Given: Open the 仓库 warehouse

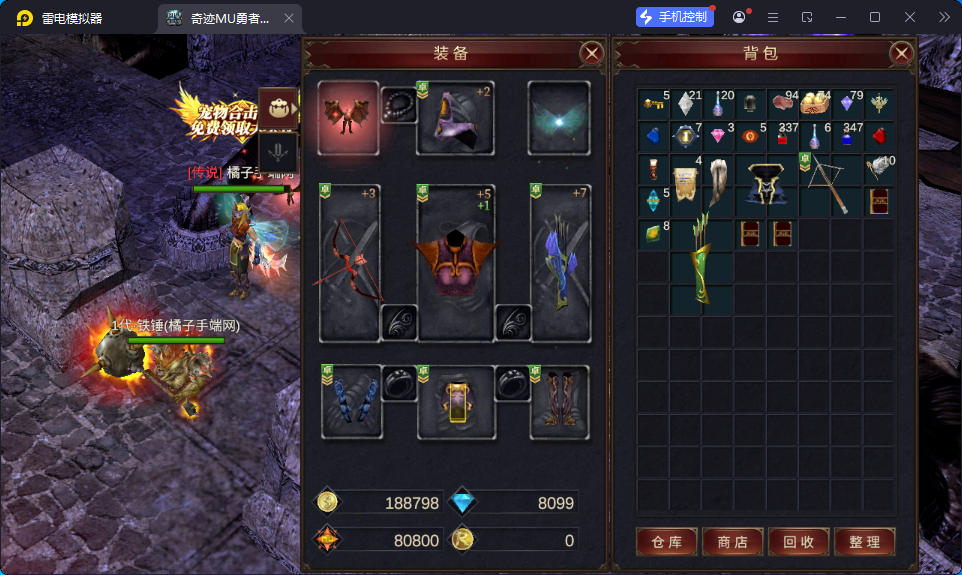Looking at the screenshot, I should tap(666, 542).
